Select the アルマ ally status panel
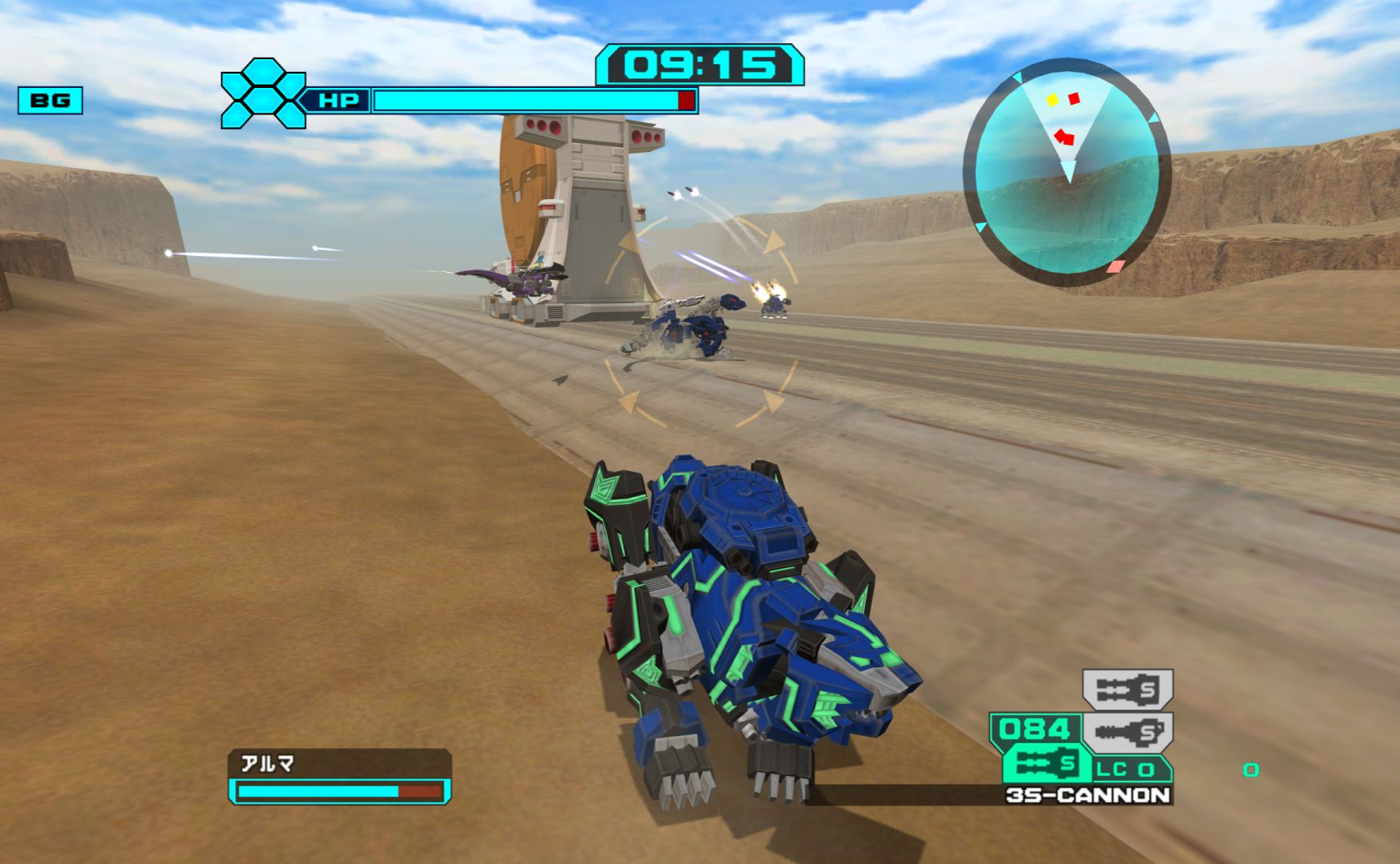 (340, 776)
